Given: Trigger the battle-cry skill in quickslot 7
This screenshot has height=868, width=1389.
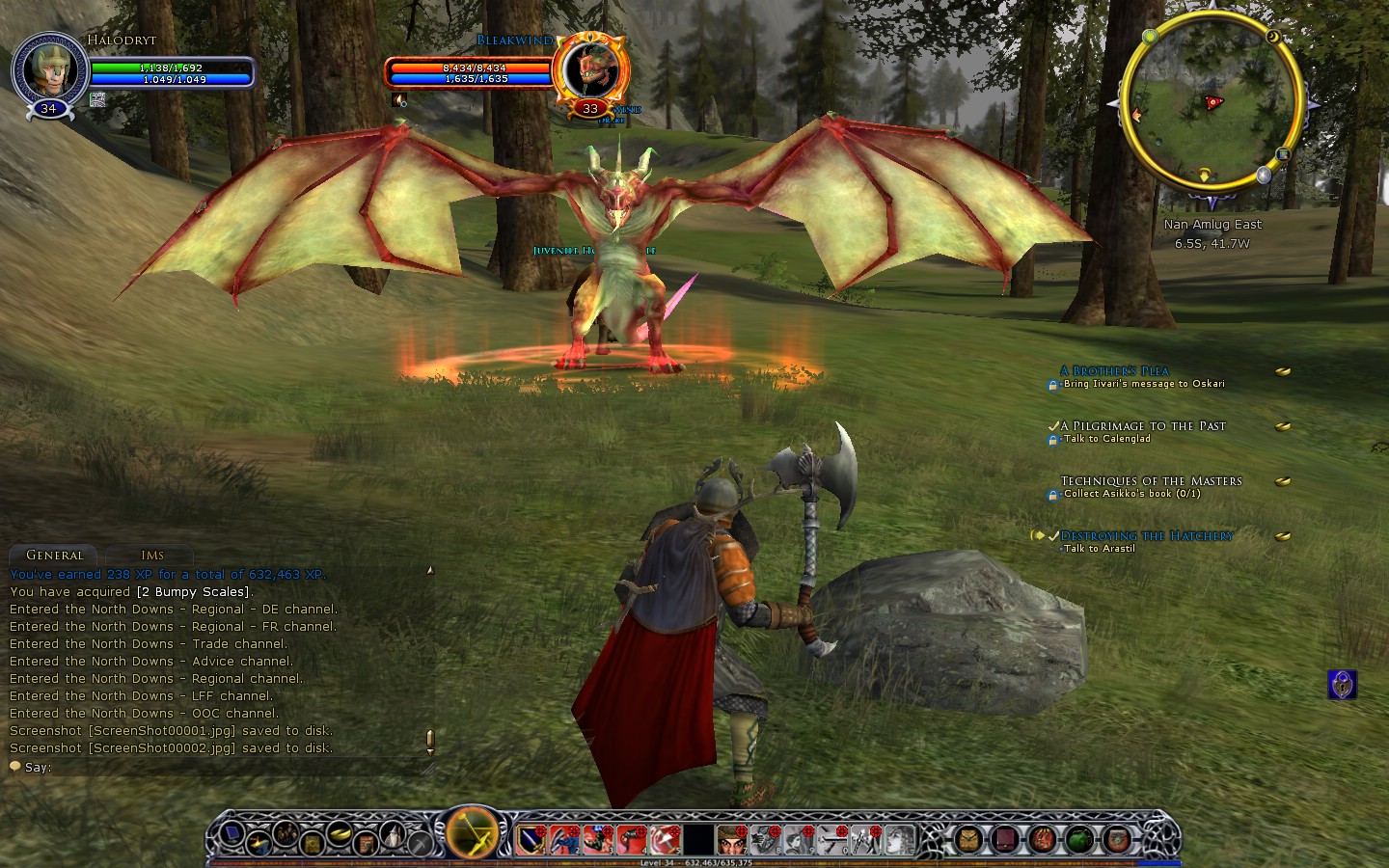Looking at the screenshot, I should click(x=731, y=837).
